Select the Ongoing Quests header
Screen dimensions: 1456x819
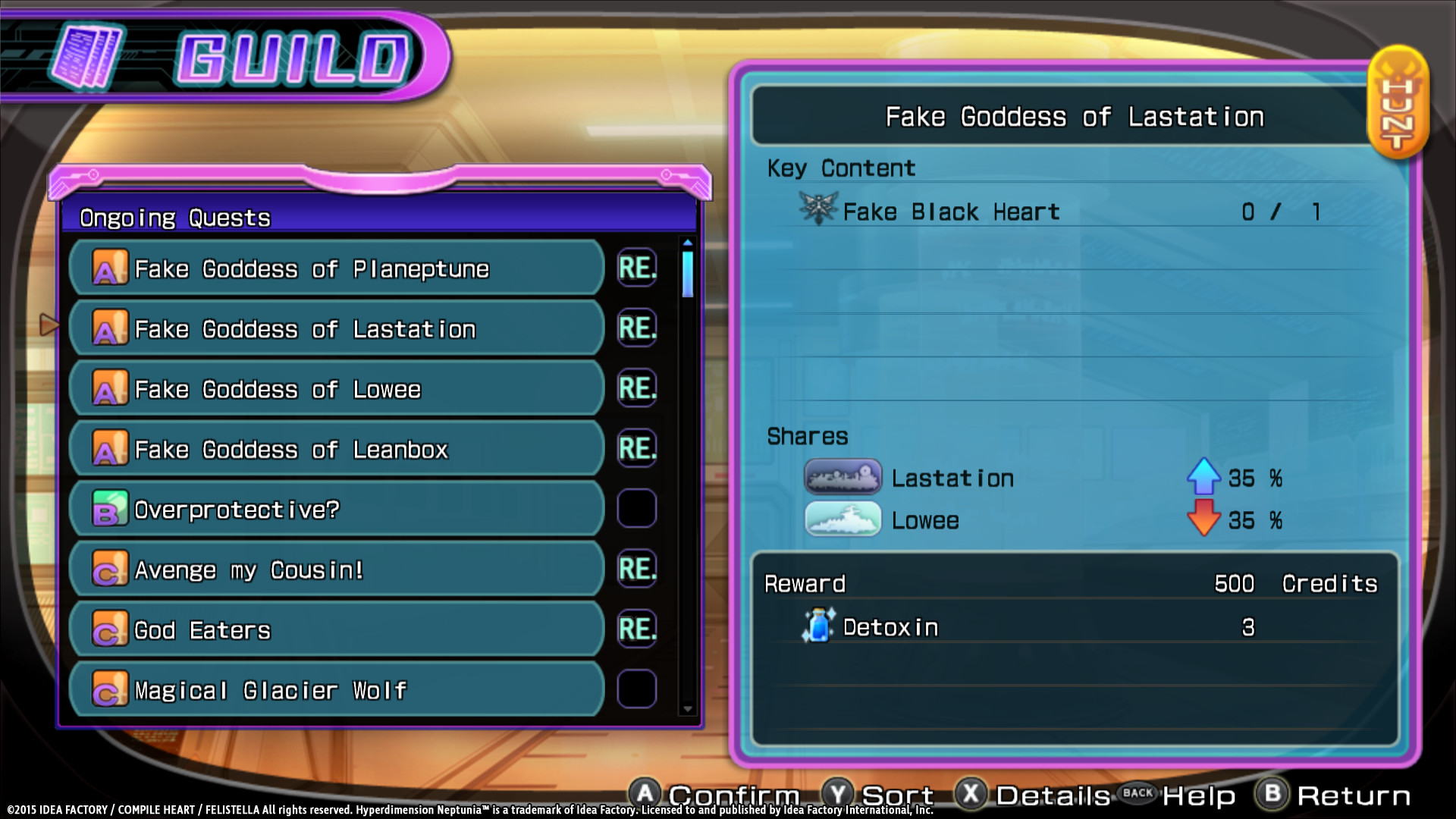[175, 218]
